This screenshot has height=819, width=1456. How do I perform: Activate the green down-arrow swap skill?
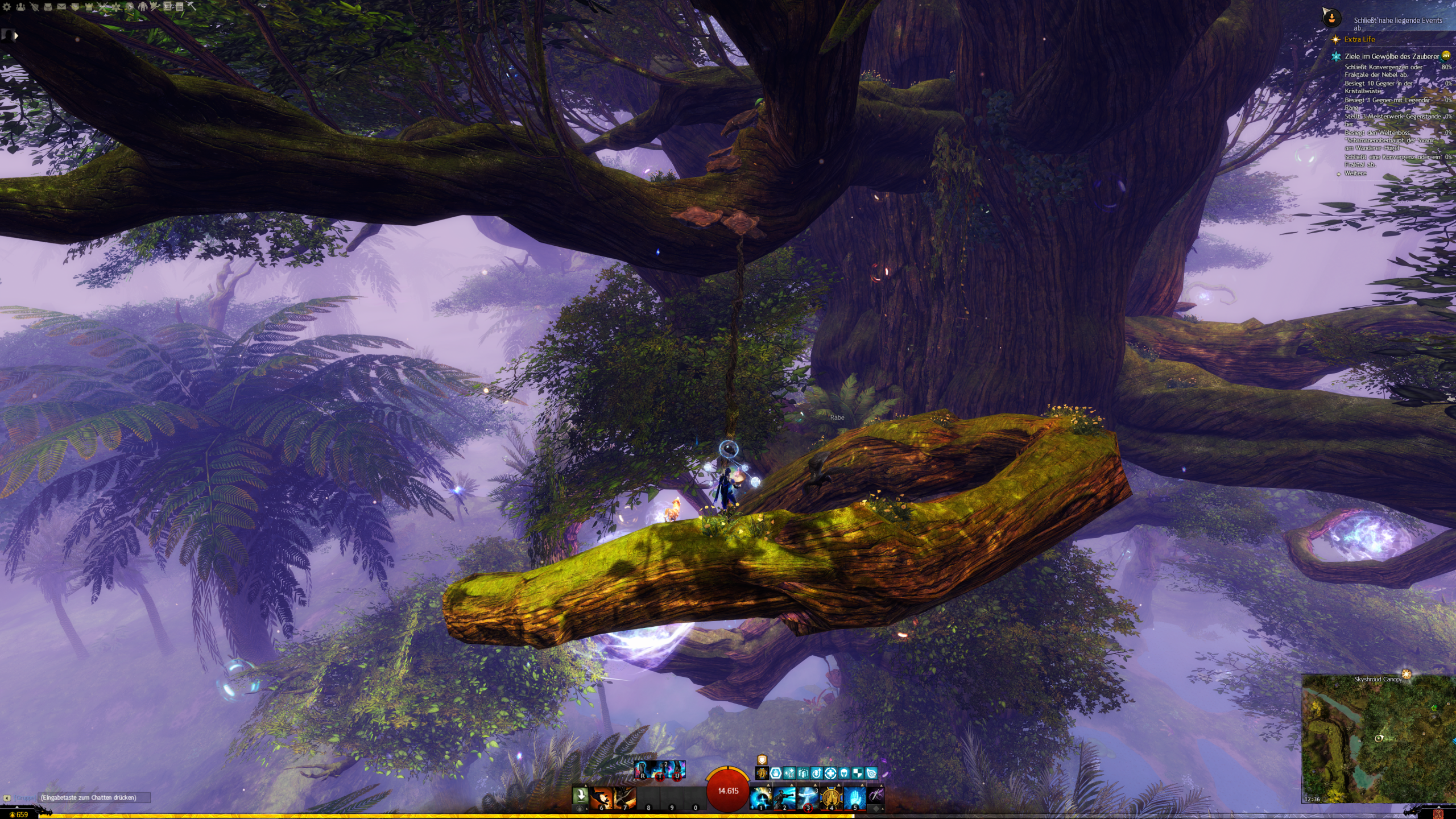[x=580, y=795]
